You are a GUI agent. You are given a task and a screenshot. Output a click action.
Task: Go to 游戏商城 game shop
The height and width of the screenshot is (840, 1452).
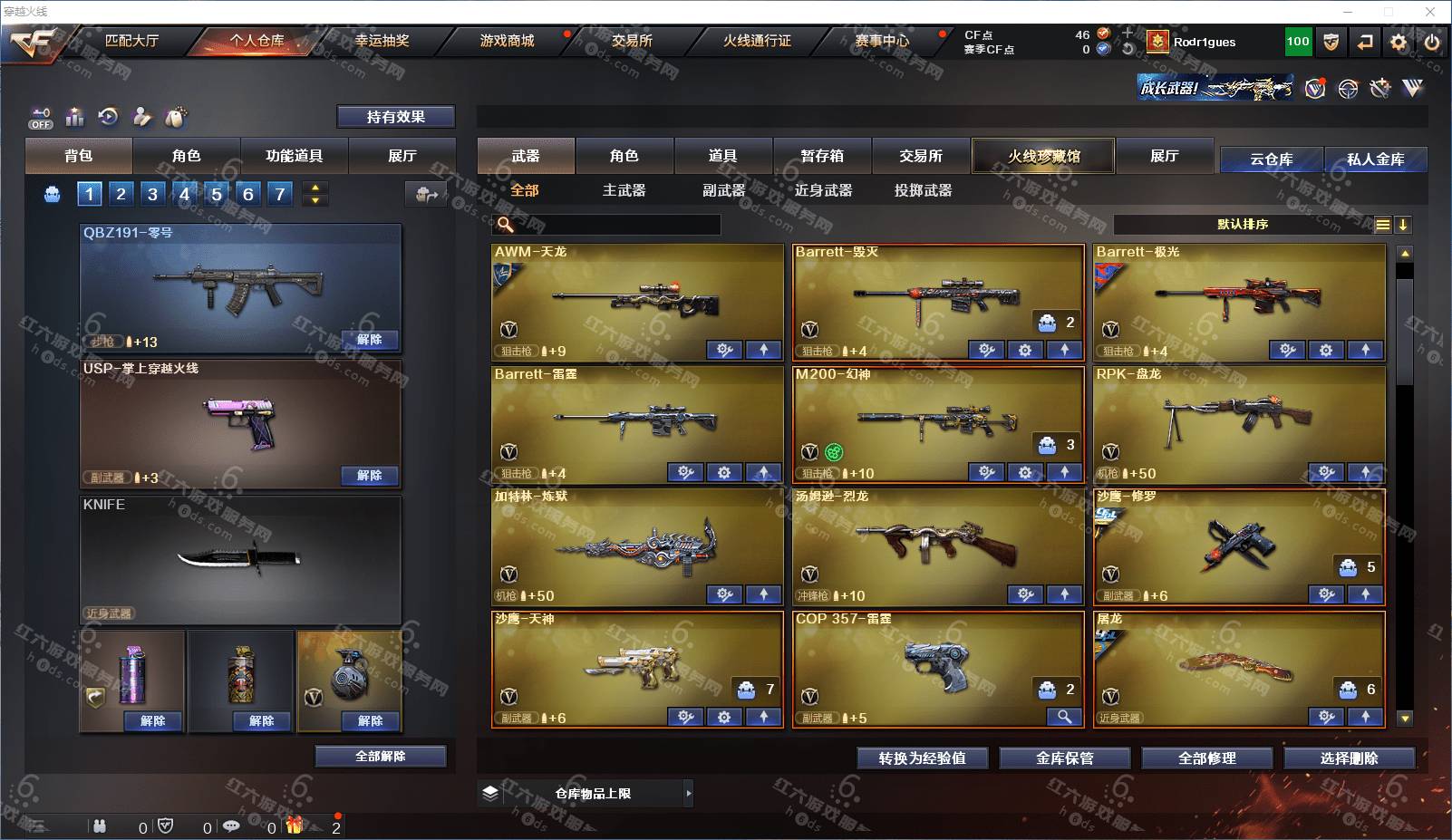point(507,41)
